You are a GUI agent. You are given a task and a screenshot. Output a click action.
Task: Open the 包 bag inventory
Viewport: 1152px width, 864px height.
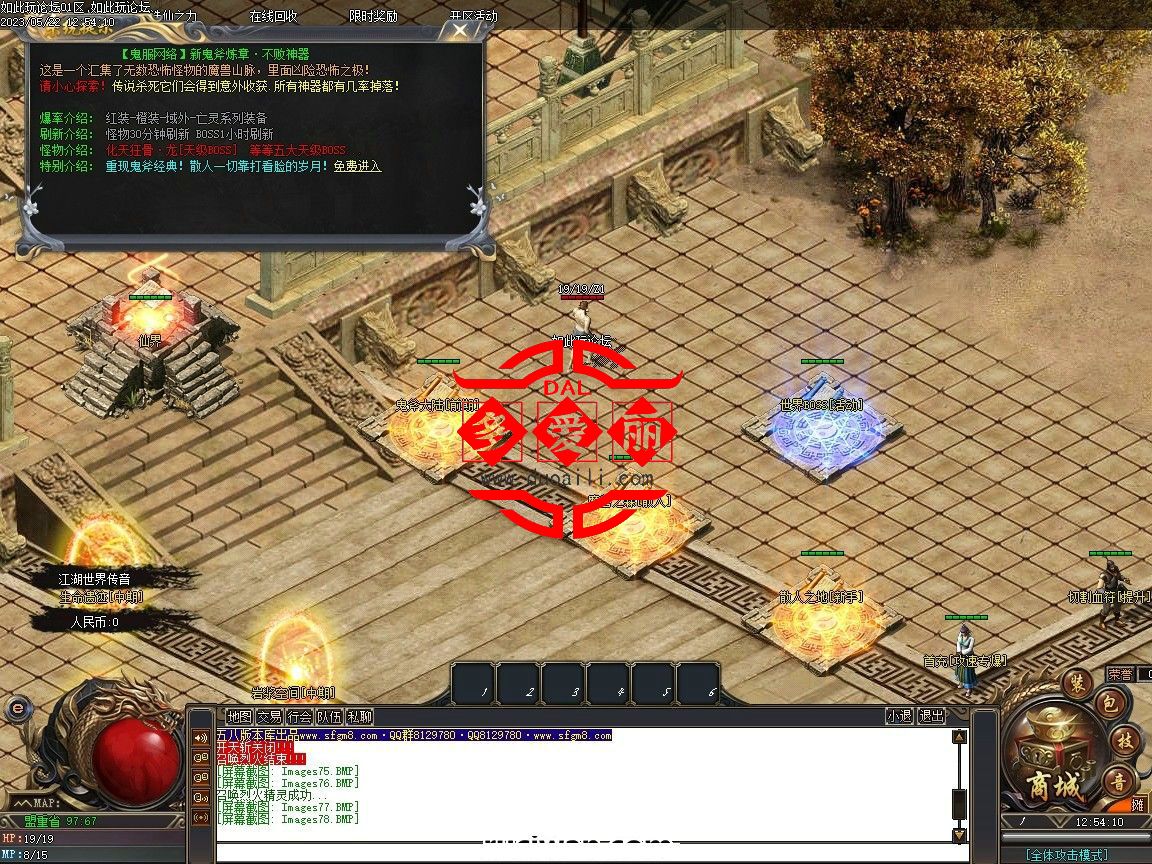tap(1109, 702)
